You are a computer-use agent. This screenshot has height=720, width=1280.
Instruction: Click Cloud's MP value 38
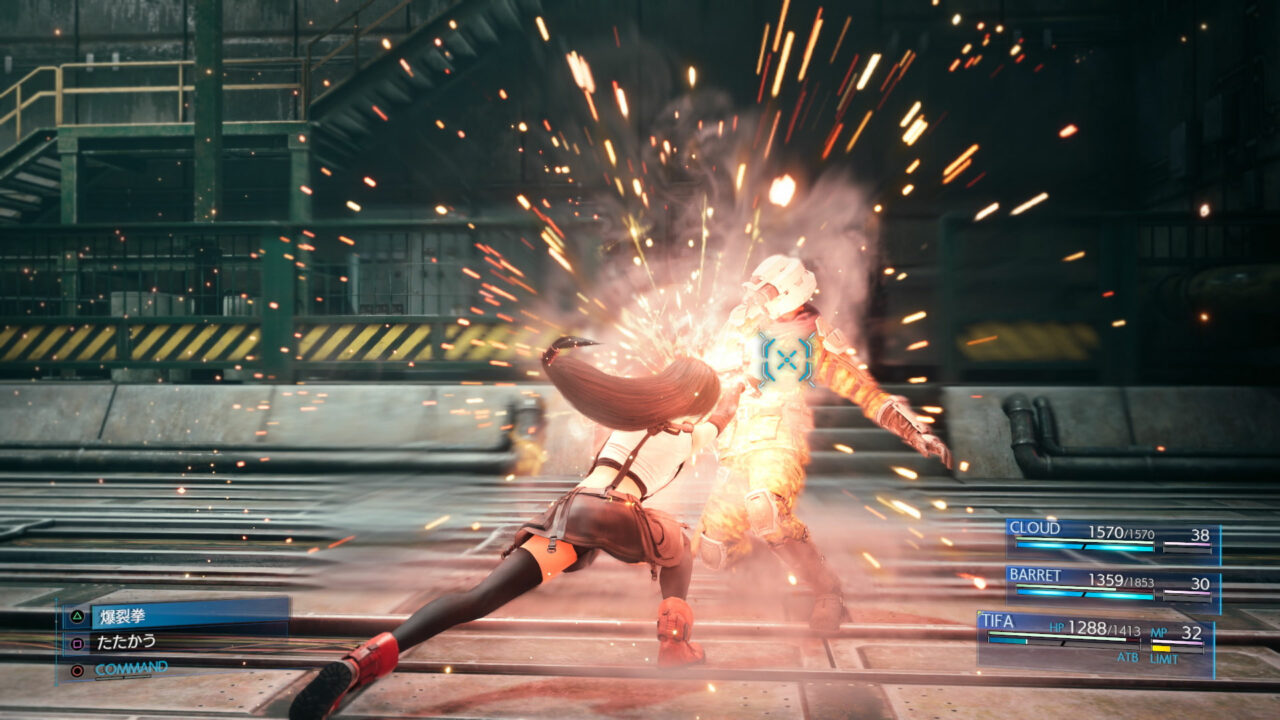pyautogui.click(x=1202, y=534)
